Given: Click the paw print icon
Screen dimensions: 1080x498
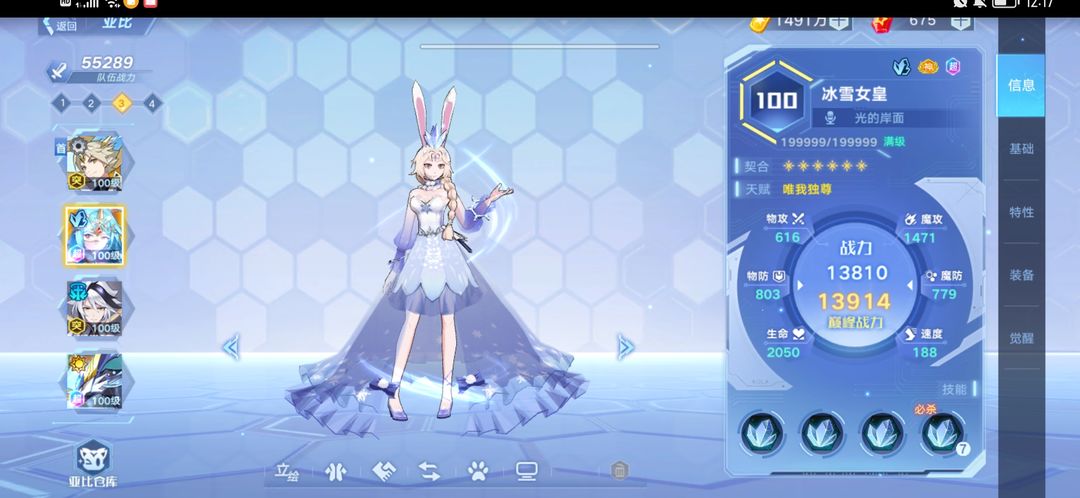Looking at the screenshot, I should point(477,470).
